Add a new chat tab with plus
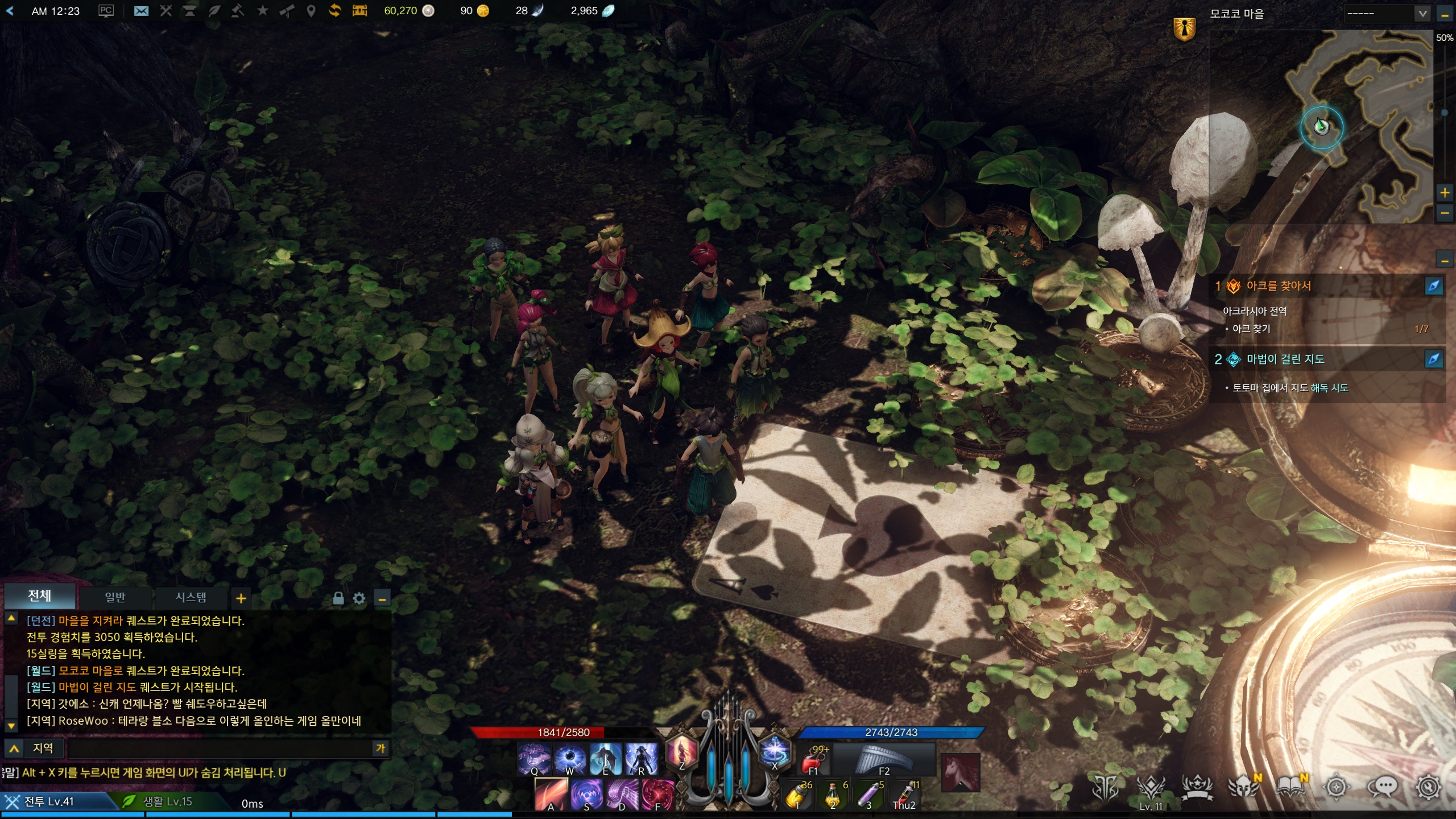Viewport: 1456px width, 819px height. tap(241, 598)
